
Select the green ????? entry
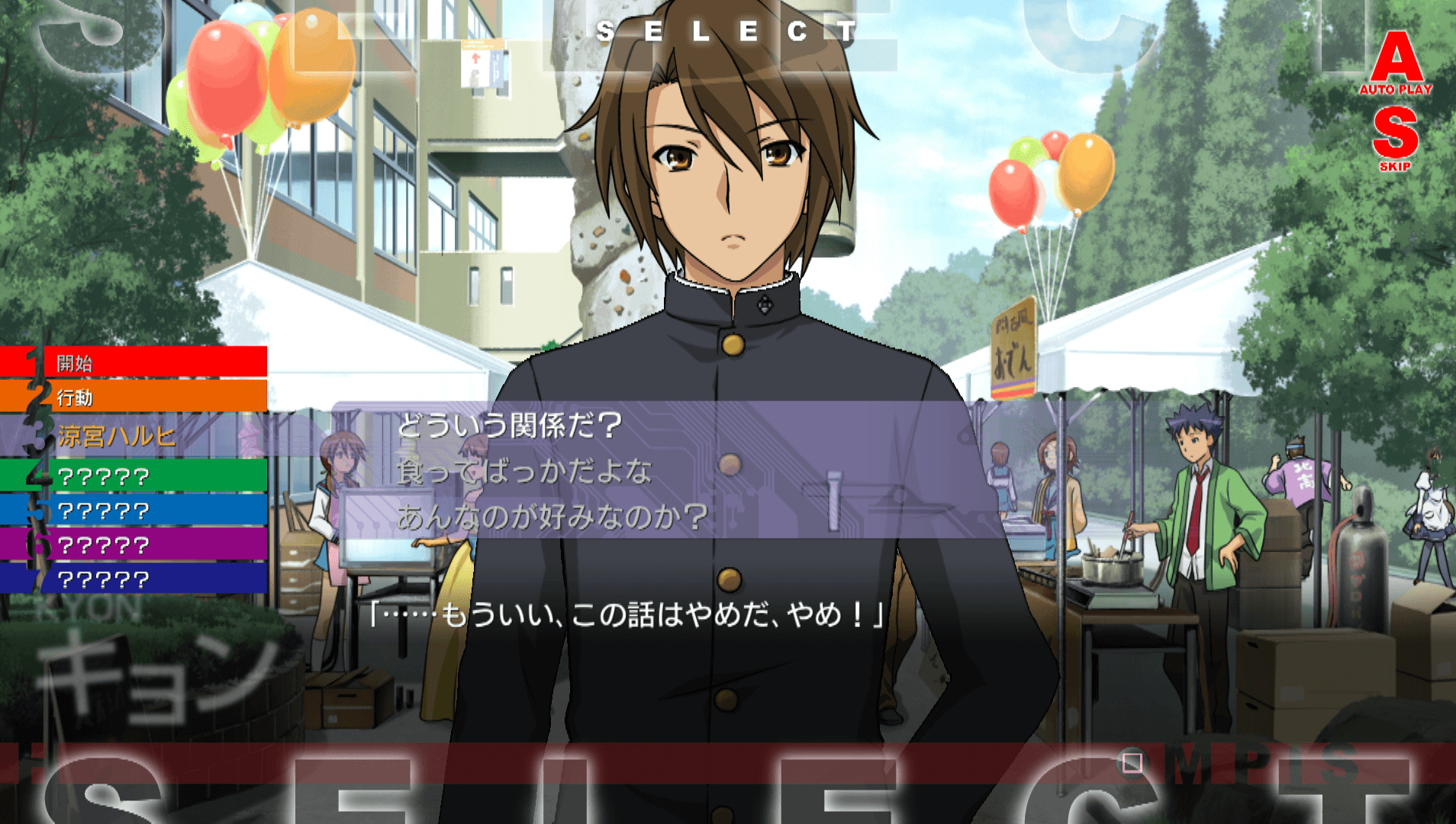pyautogui.click(x=134, y=476)
